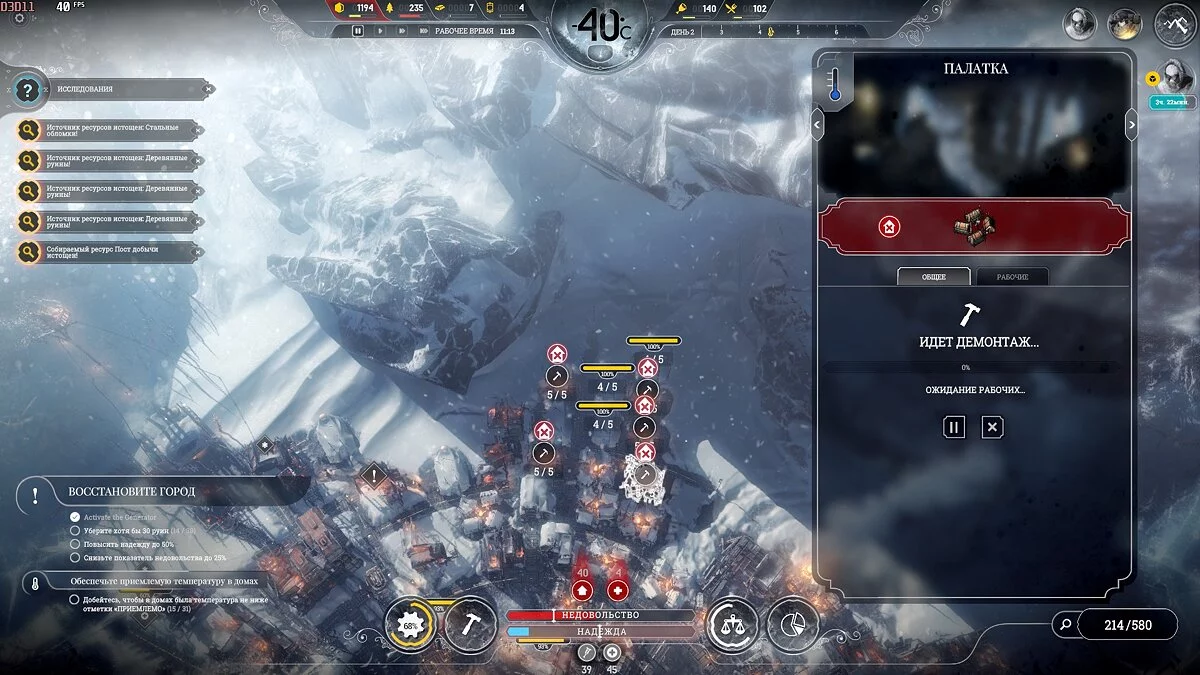
Task: Switch to the Рабочие tab
Action: [x=1012, y=276]
